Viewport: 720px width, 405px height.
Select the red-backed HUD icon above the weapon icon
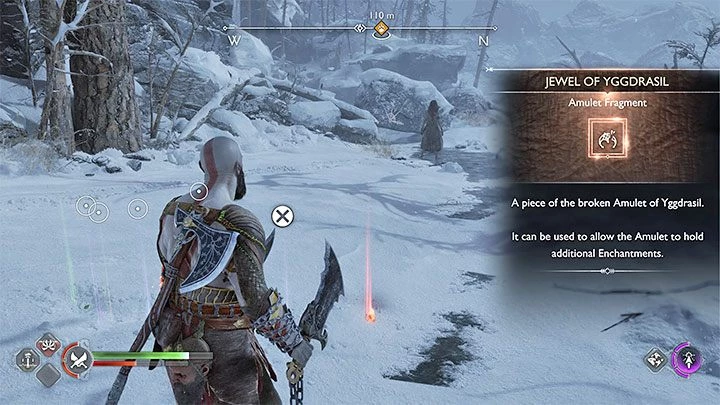[x=47, y=343]
